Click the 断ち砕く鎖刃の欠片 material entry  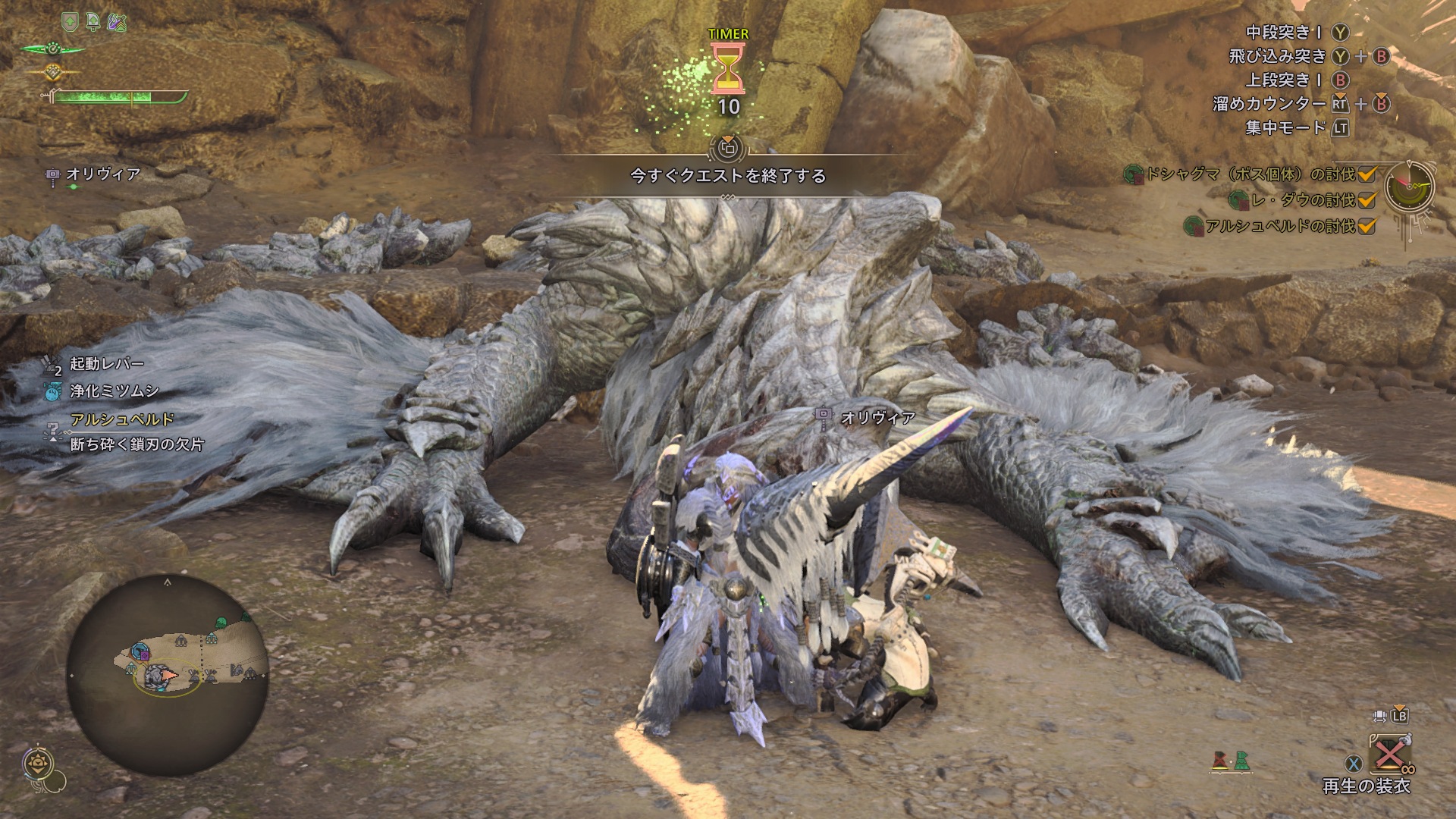click(x=136, y=444)
